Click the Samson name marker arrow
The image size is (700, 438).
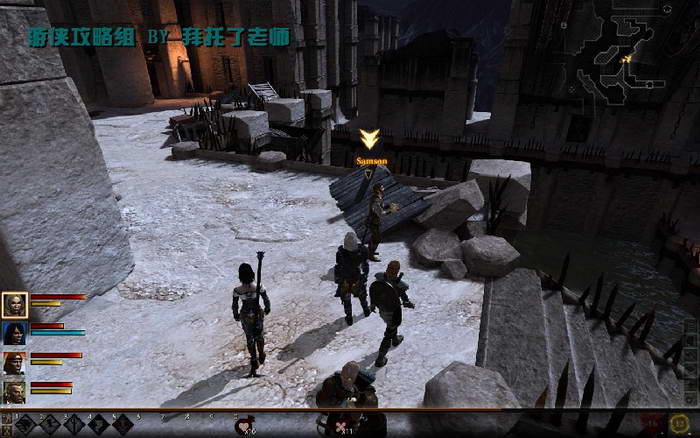coord(369,139)
